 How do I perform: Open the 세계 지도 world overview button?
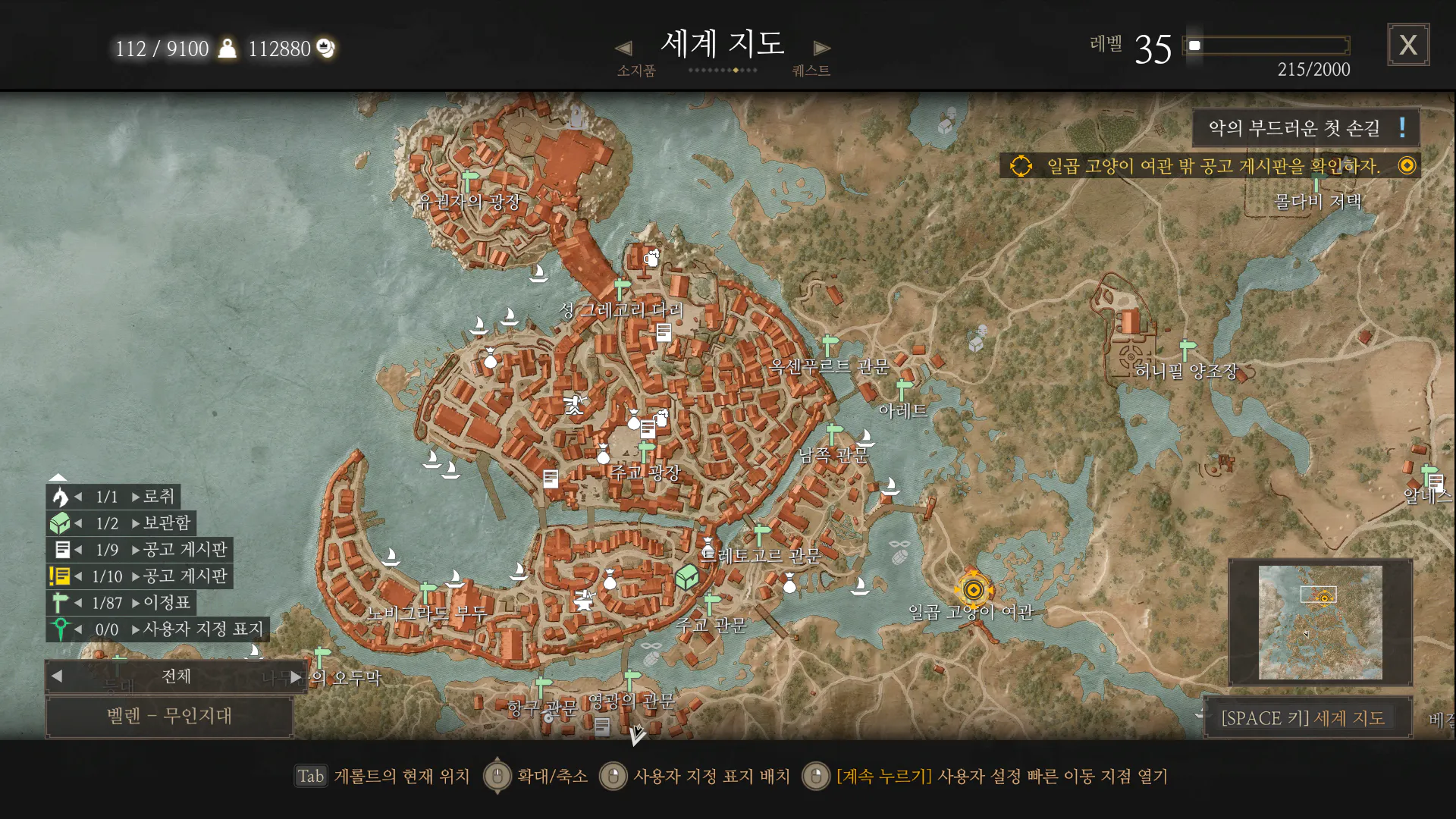(1304, 717)
